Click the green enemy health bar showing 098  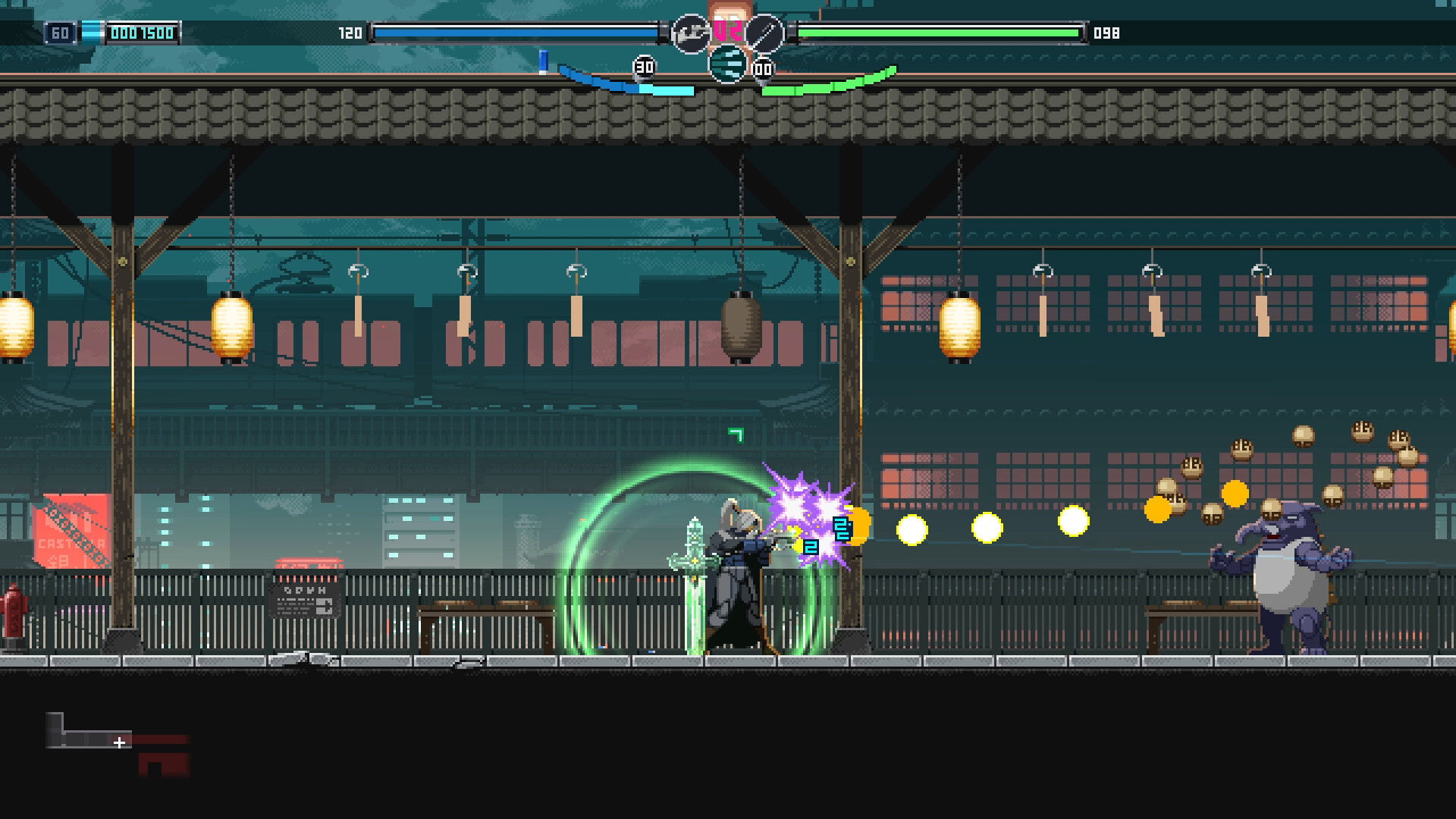[x=940, y=33]
